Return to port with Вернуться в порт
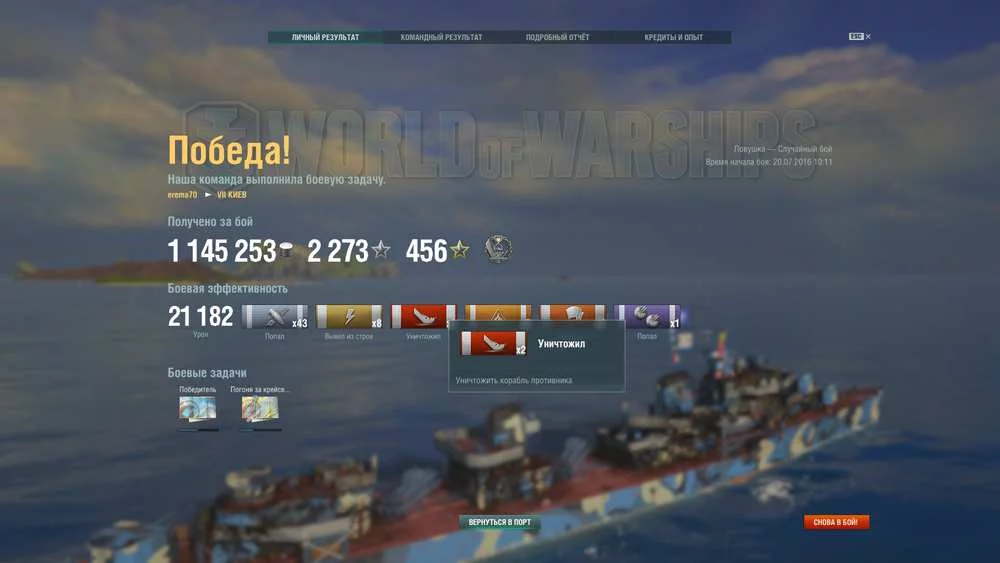This screenshot has height=563, width=1000. coord(500,522)
